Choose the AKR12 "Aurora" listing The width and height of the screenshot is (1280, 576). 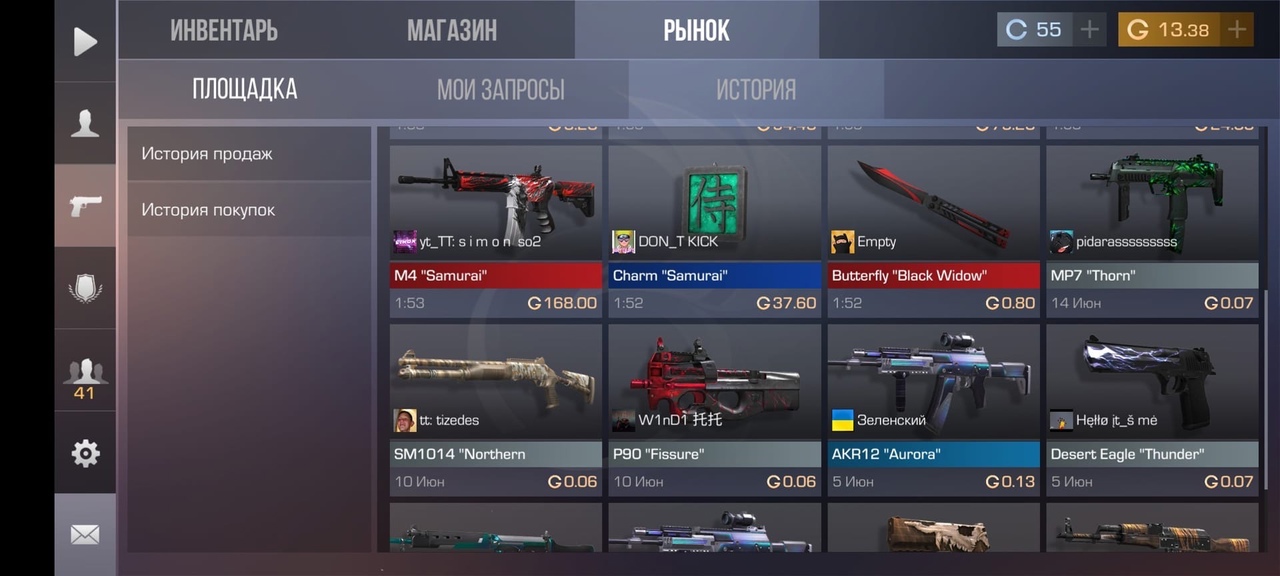933,410
